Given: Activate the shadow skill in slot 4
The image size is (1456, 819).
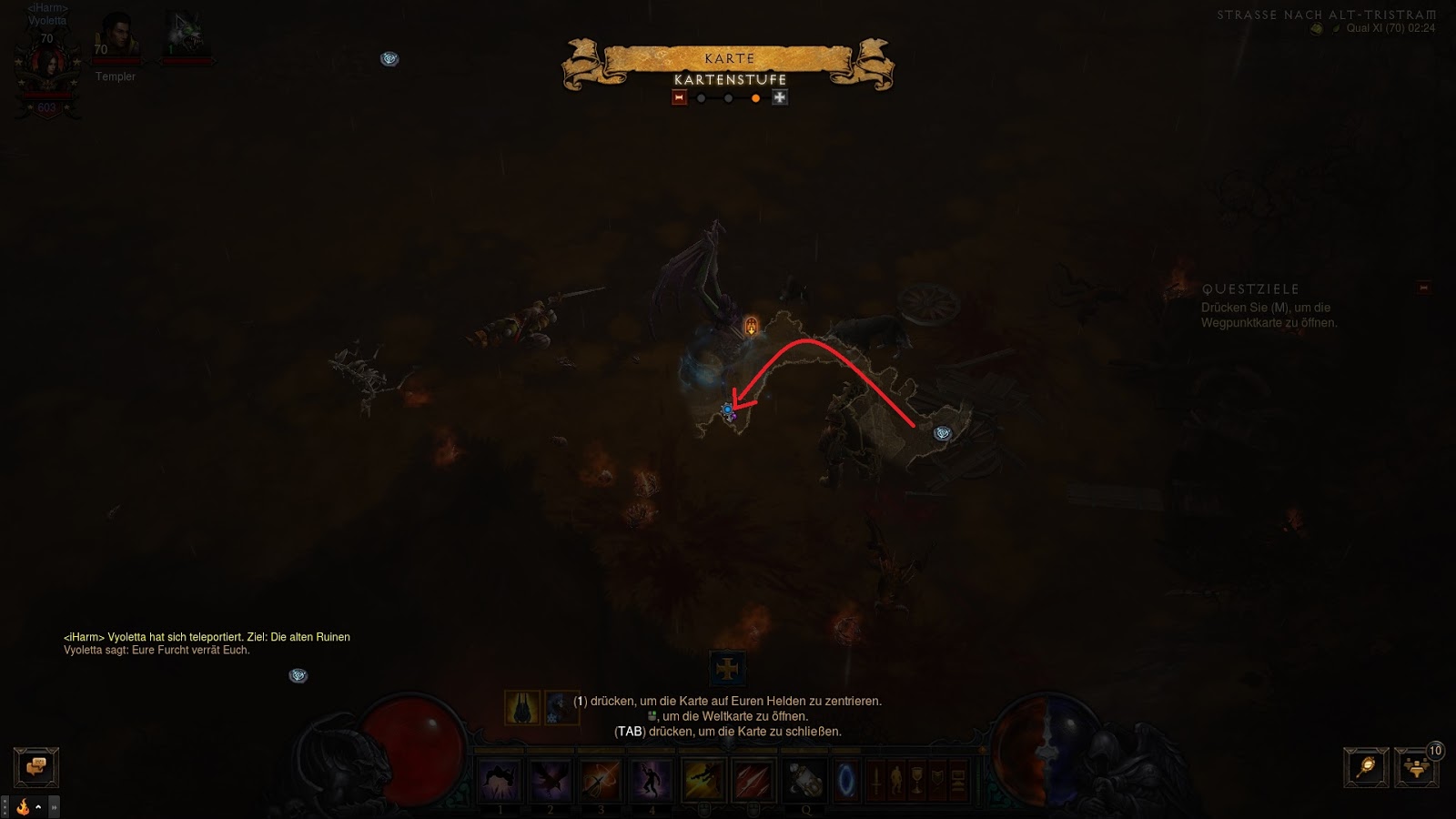Looking at the screenshot, I should (x=652, y=780).
